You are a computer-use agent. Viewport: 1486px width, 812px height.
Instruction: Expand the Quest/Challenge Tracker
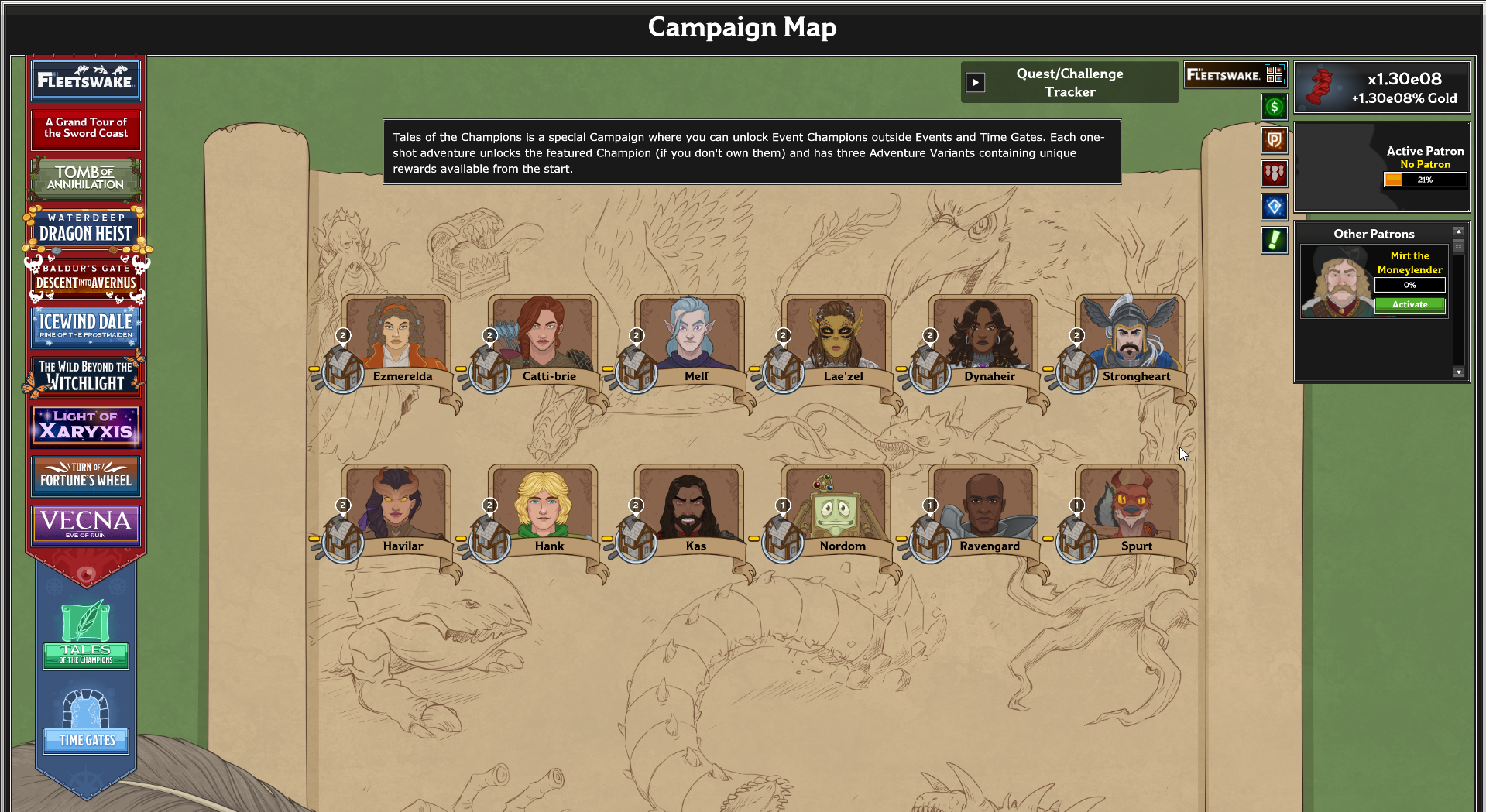(x=976, y=83)
